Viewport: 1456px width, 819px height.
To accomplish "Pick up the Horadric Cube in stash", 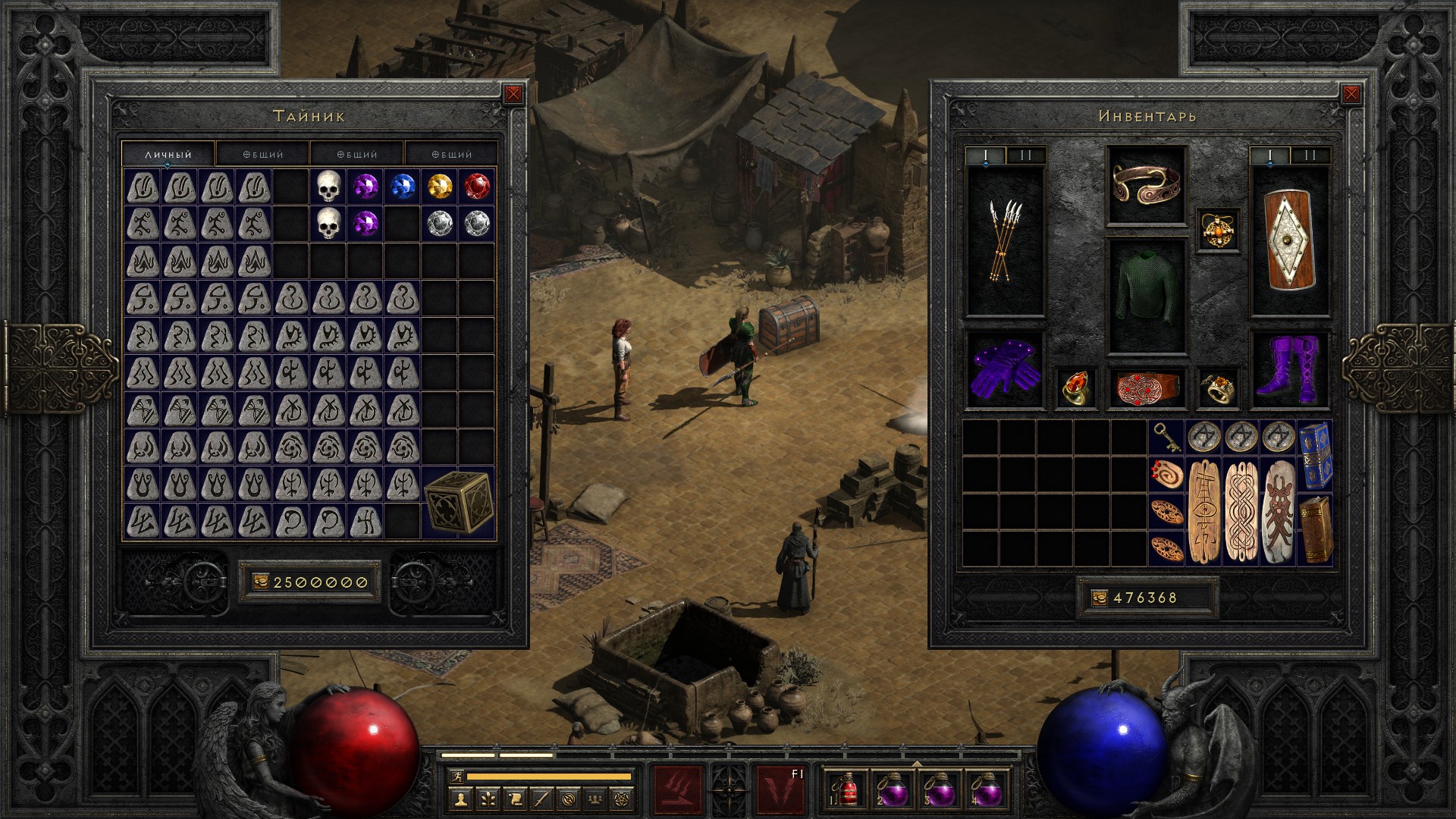I will [458, 502].
